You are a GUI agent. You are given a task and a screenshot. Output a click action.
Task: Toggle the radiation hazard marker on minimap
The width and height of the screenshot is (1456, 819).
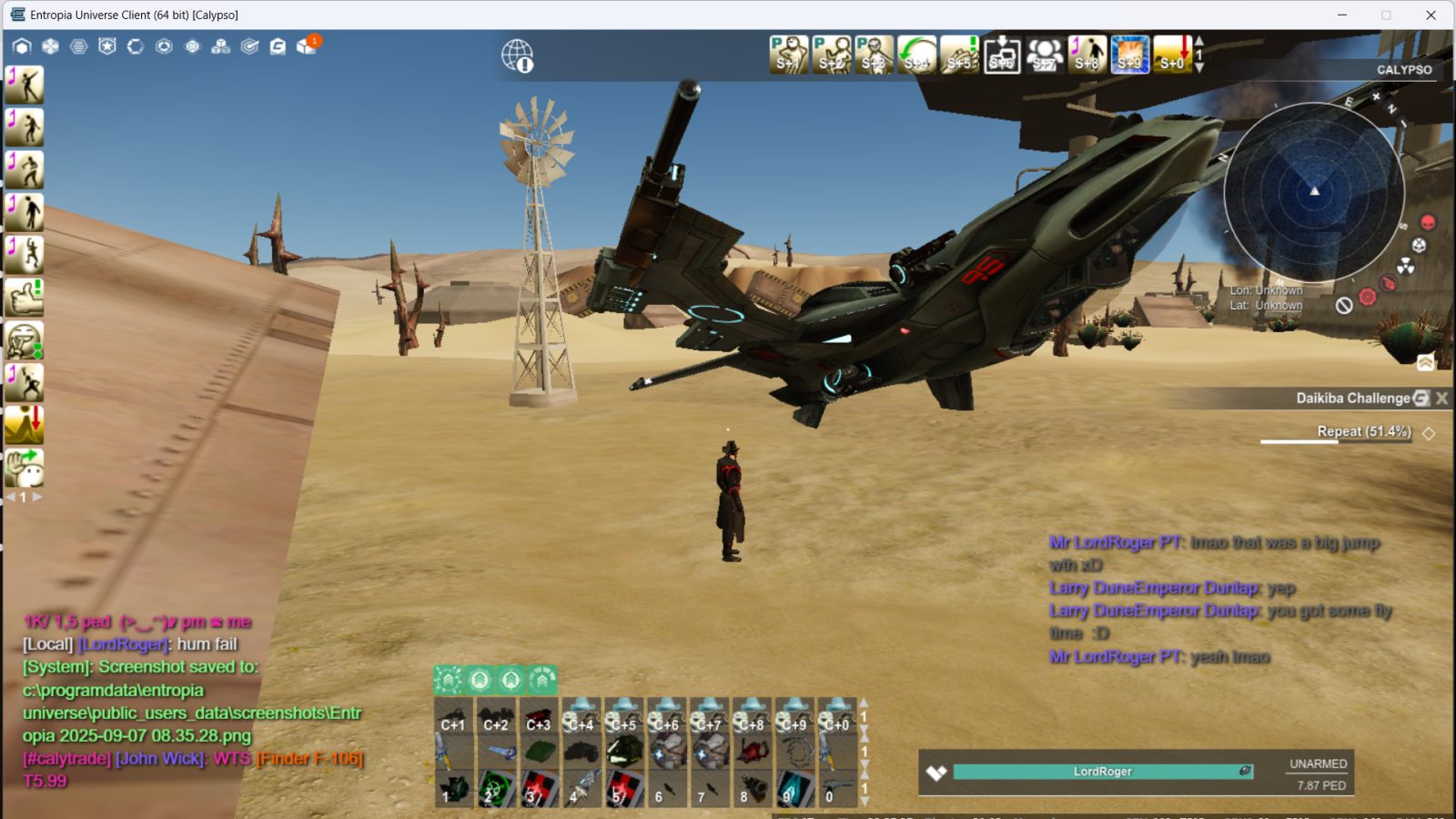tap(1406, 266)
